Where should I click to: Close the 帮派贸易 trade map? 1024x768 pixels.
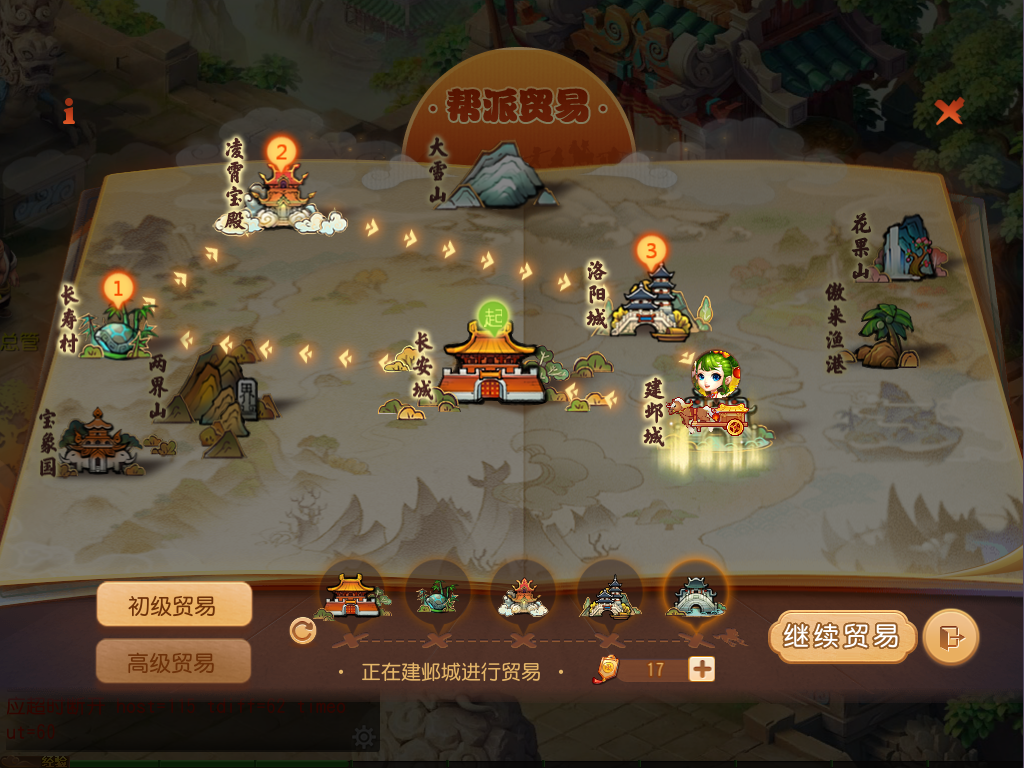tap(948, 112)
